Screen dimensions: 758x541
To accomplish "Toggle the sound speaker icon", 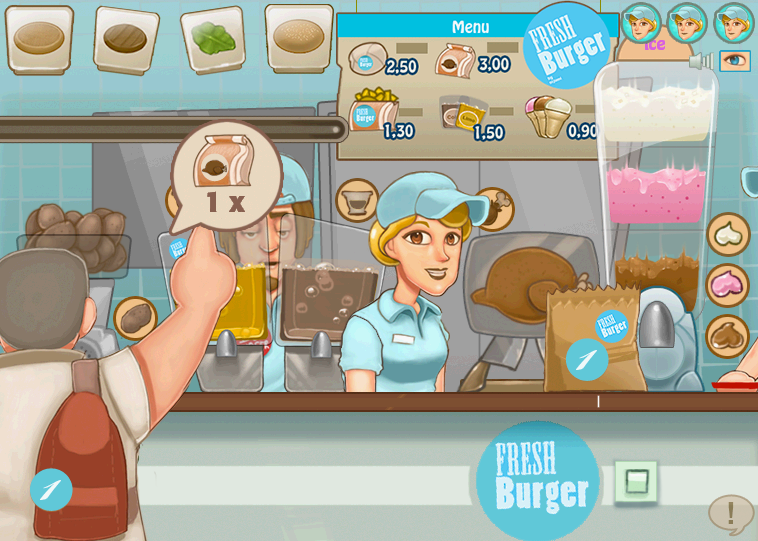I will (701, 61).
